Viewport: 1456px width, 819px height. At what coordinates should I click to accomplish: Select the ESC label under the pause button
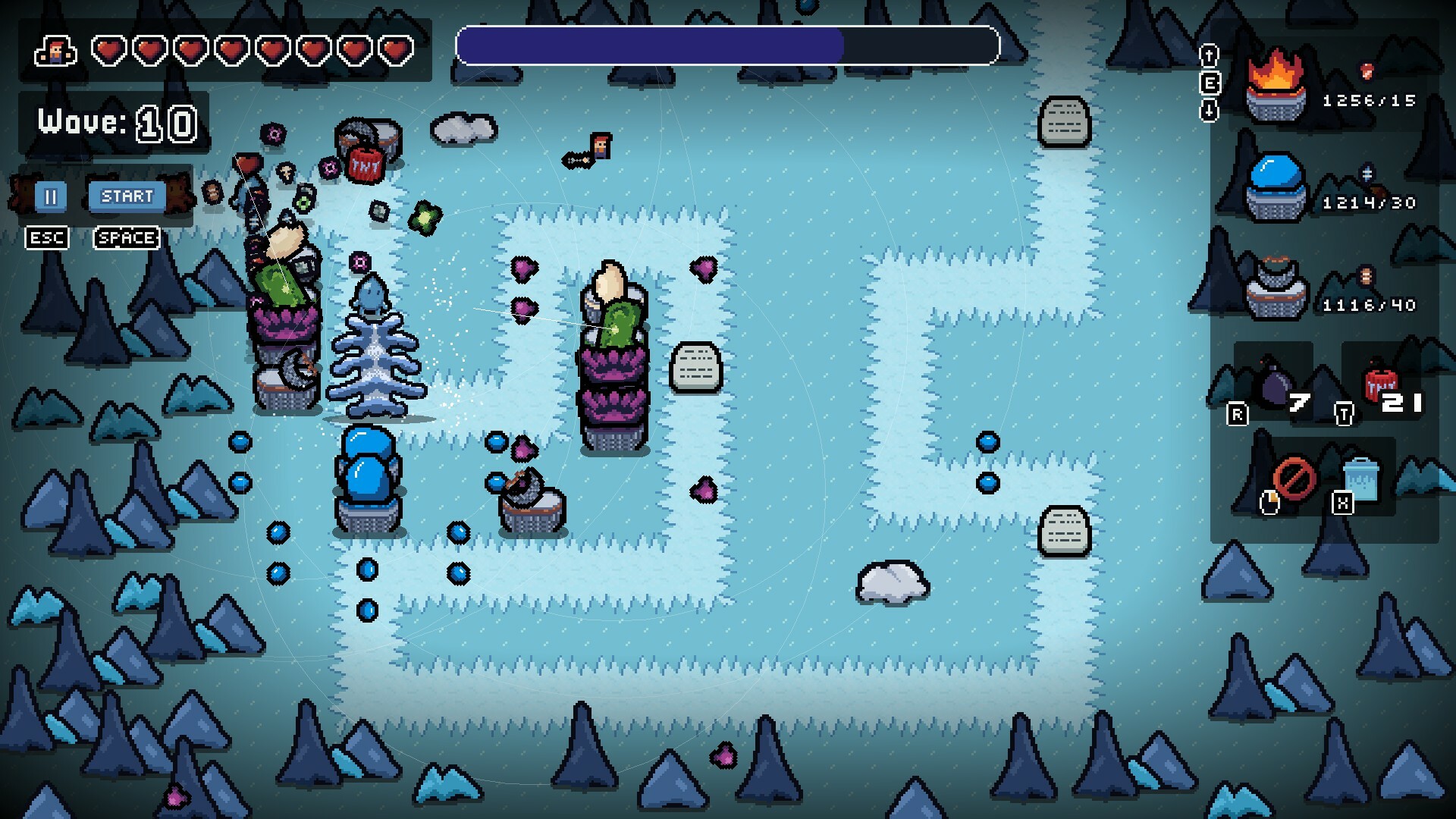[x=48, y=237]
